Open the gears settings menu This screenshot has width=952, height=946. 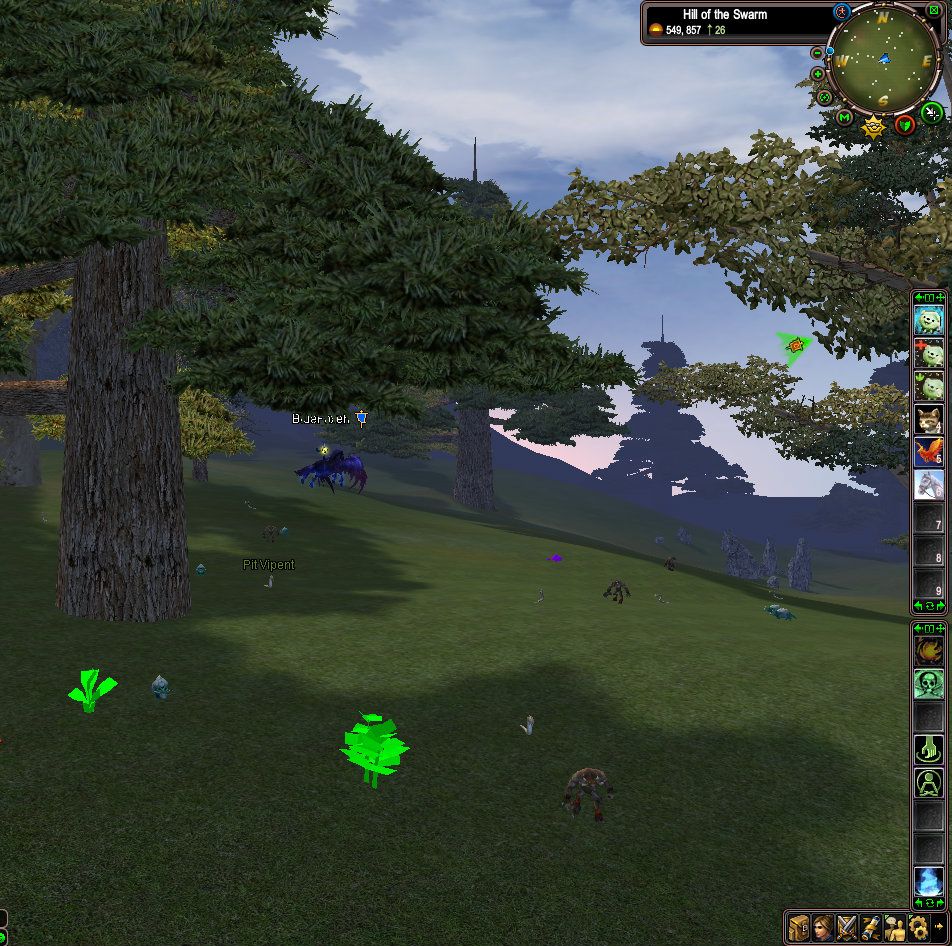click(918, 926)
